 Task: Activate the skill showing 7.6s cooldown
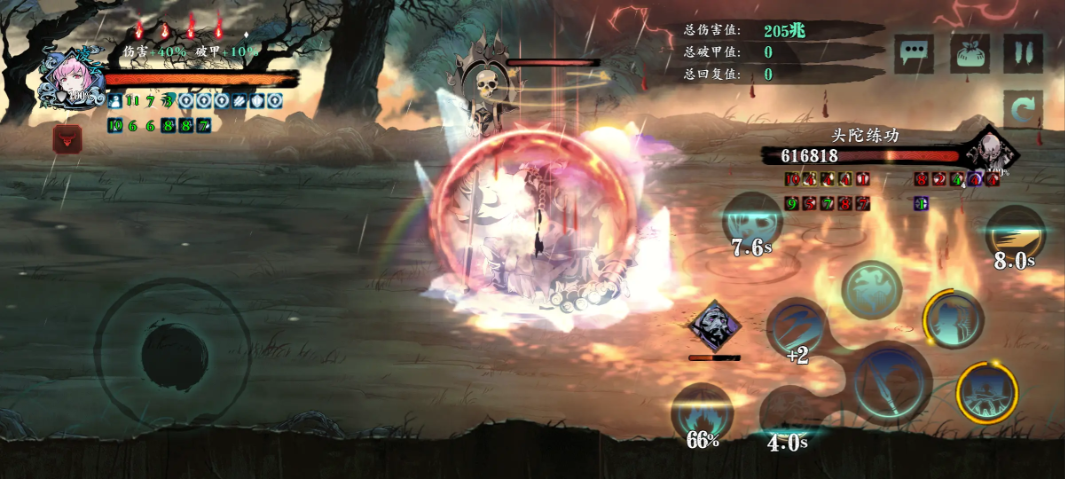(x=752, y=222)
